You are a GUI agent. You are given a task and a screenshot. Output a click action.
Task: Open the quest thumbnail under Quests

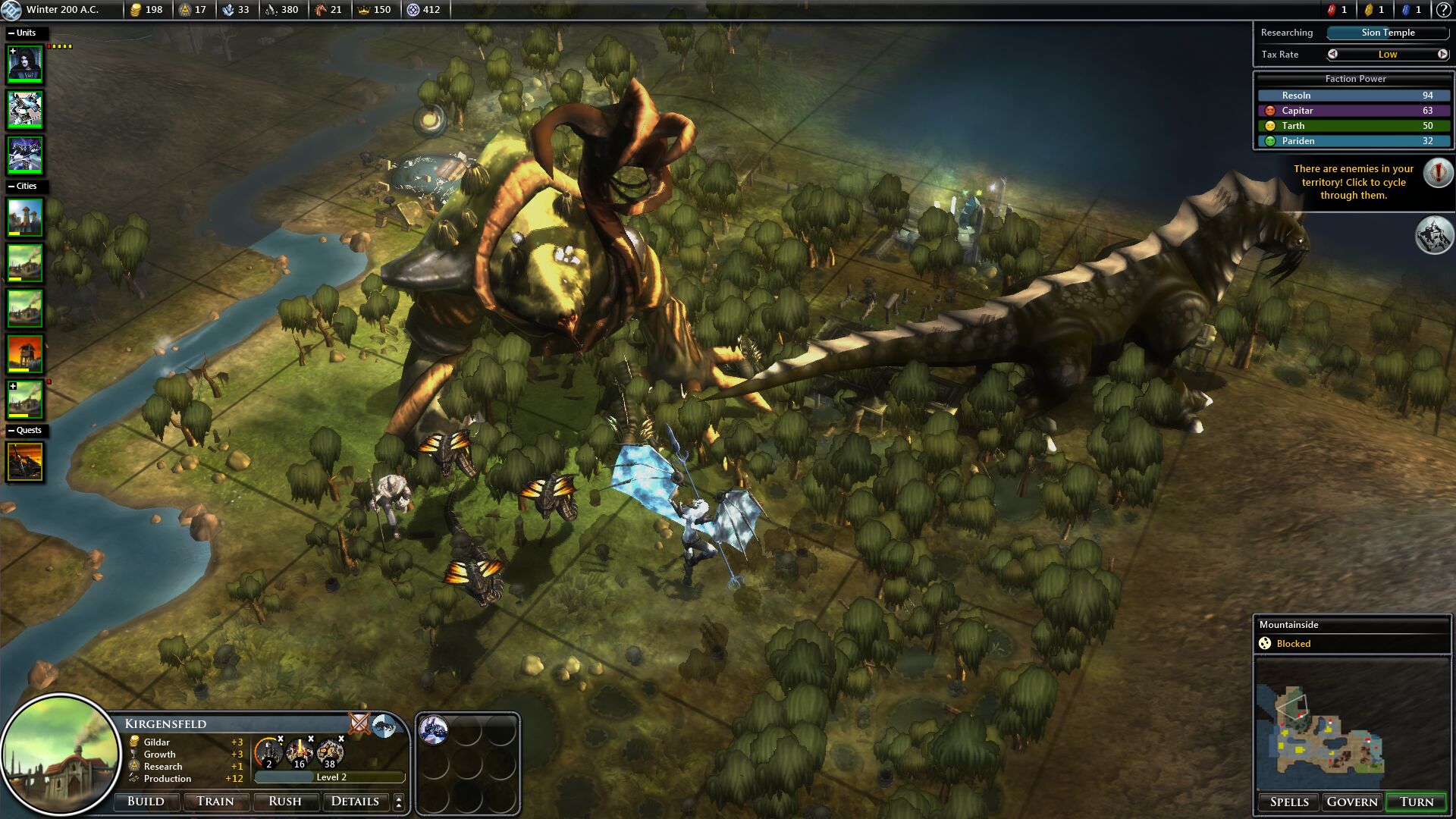click(x=25, y=461)
